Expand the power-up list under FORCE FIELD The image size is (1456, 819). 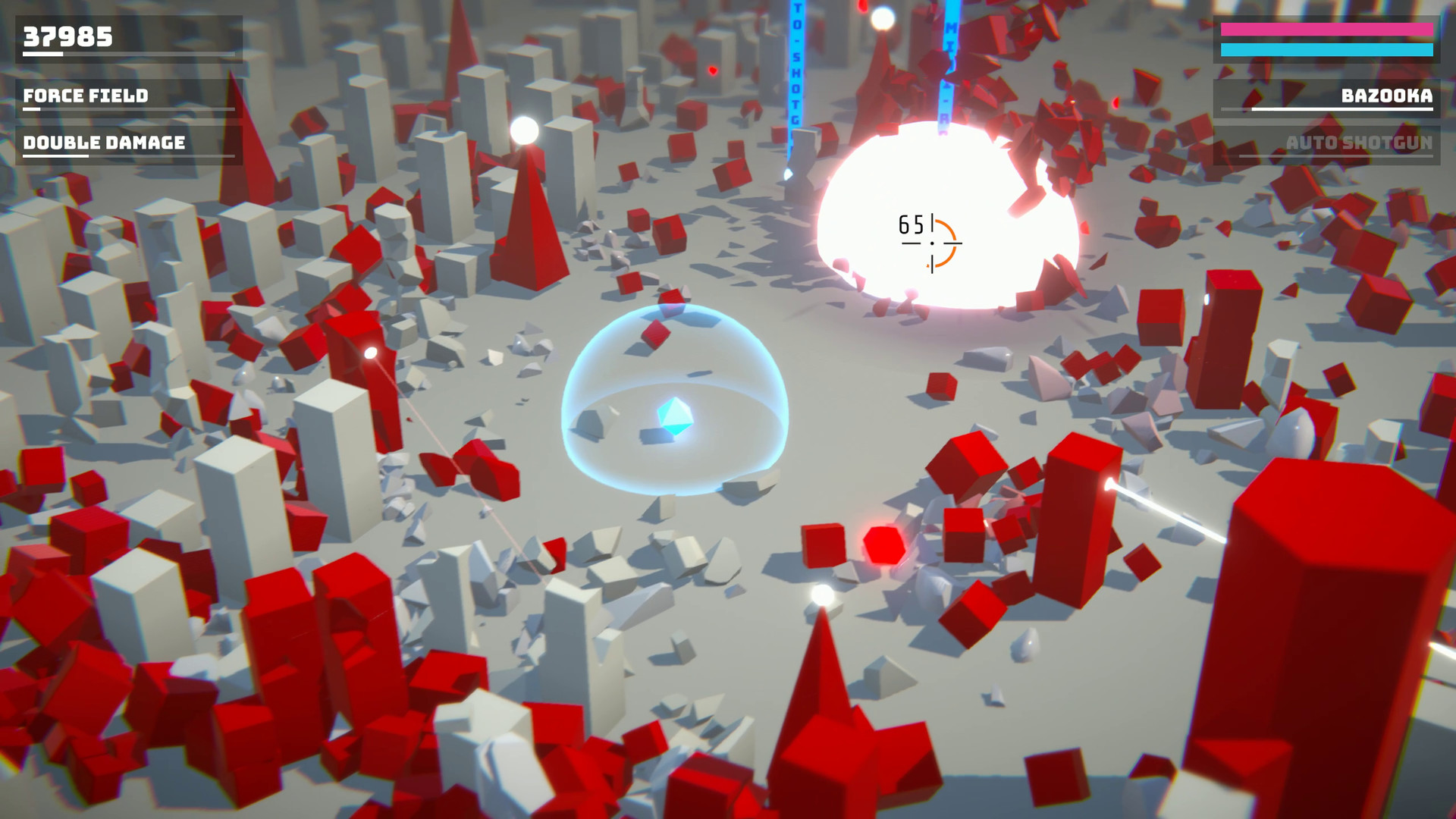point(86,96)
